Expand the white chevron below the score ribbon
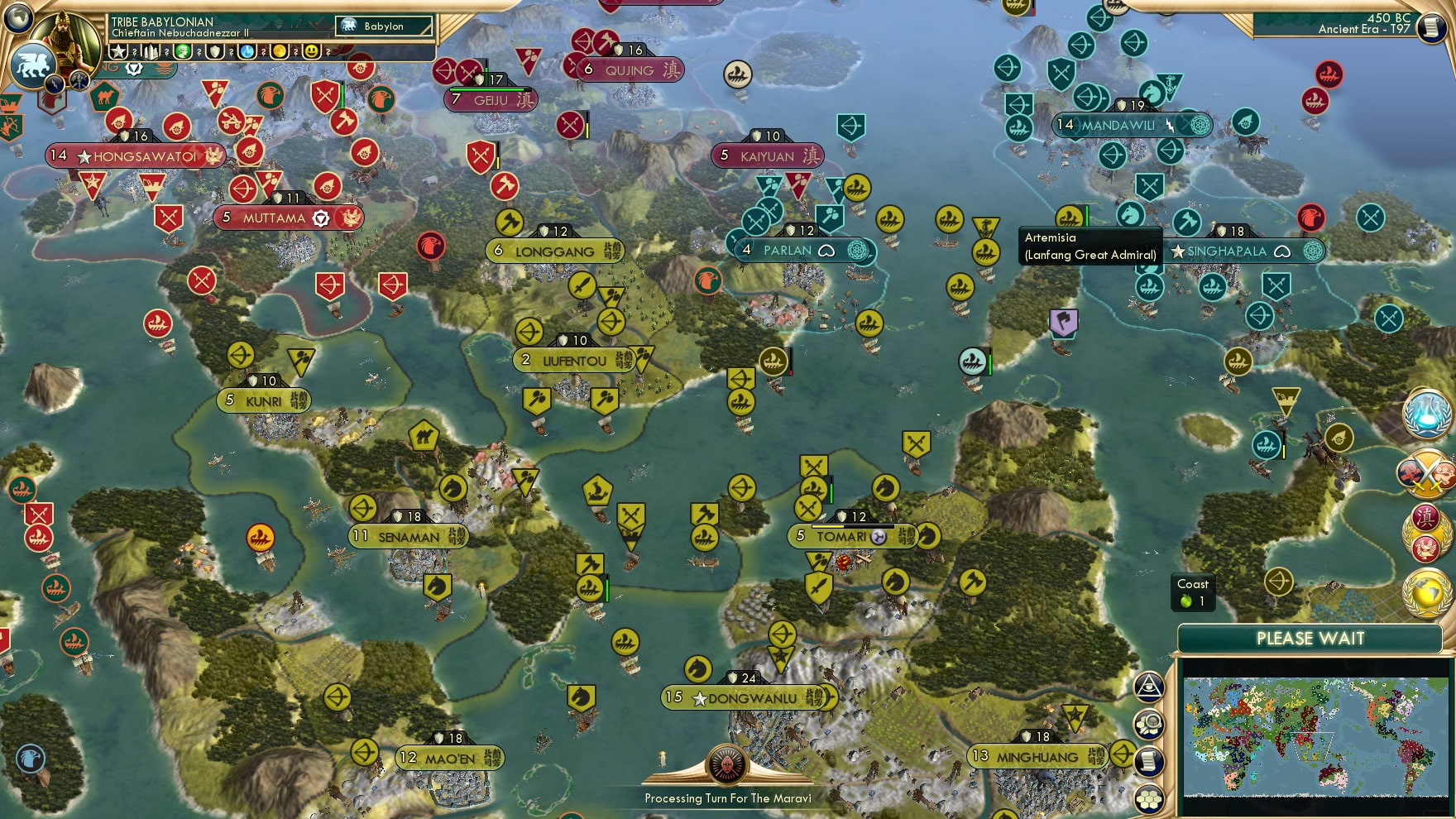The width and height of the screenshot is (1456, 819). (x=135, y=67)
